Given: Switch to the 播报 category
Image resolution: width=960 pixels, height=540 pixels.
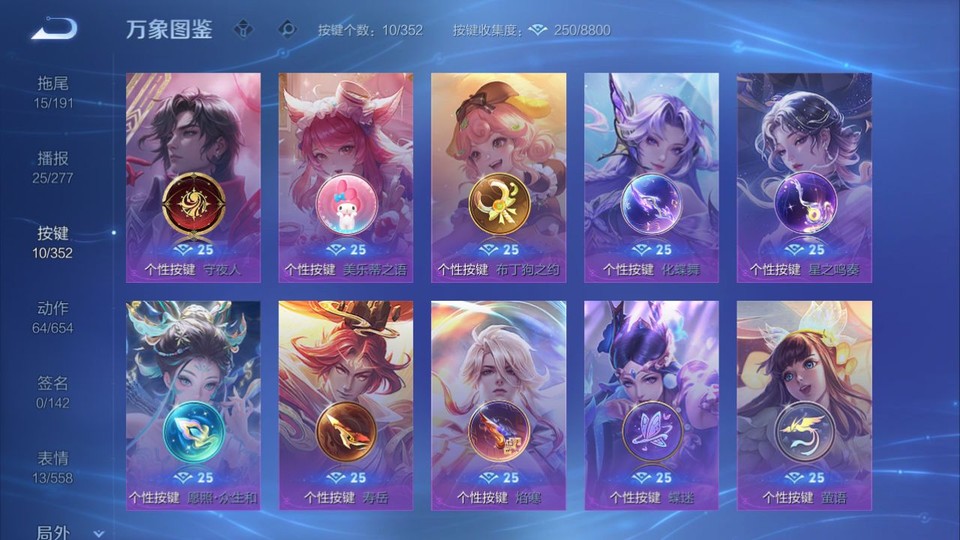Looking at the screenshot, I should [53, 167].
